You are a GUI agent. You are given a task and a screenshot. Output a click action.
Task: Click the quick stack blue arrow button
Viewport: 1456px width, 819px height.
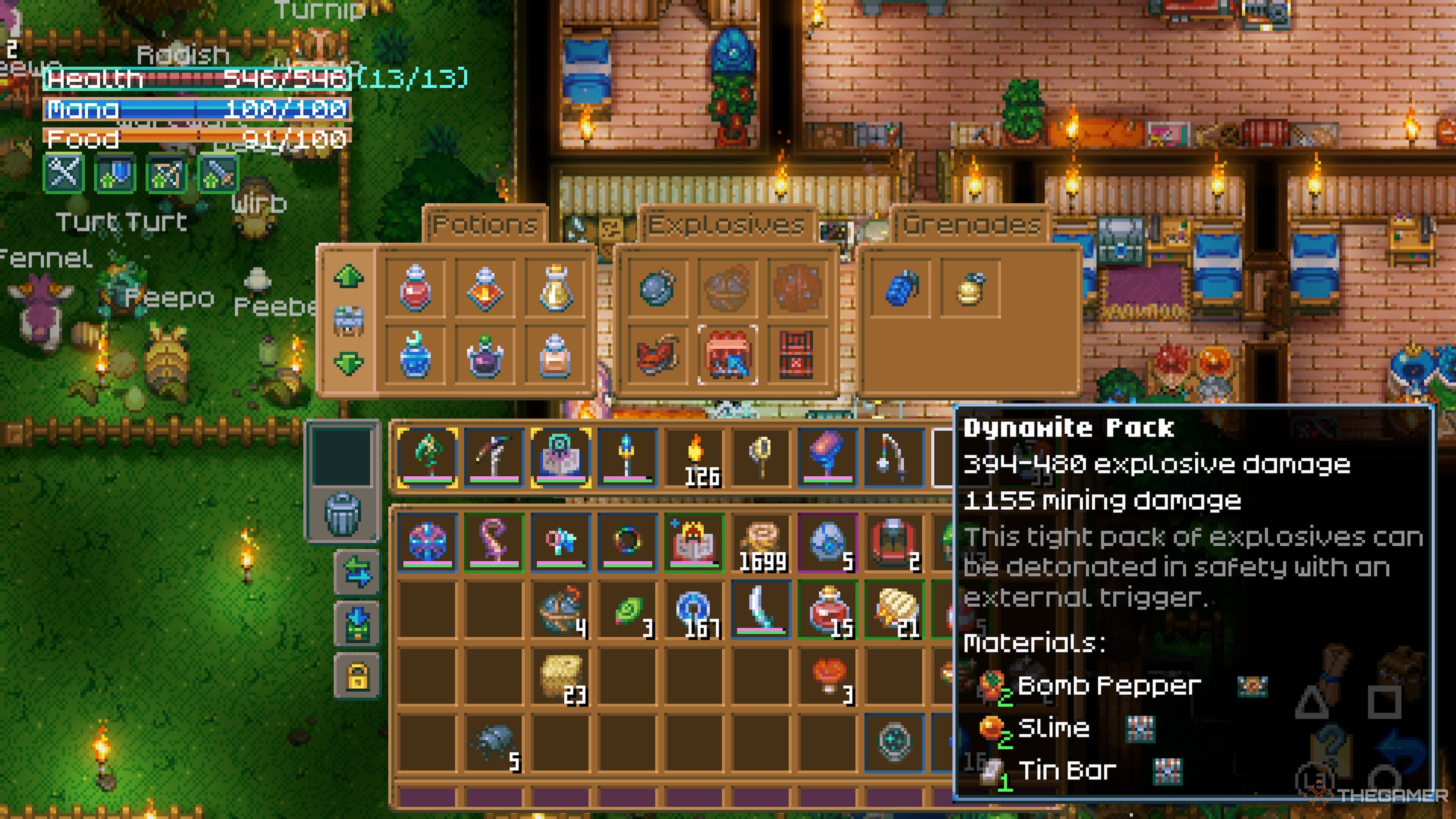pos(357,623)
